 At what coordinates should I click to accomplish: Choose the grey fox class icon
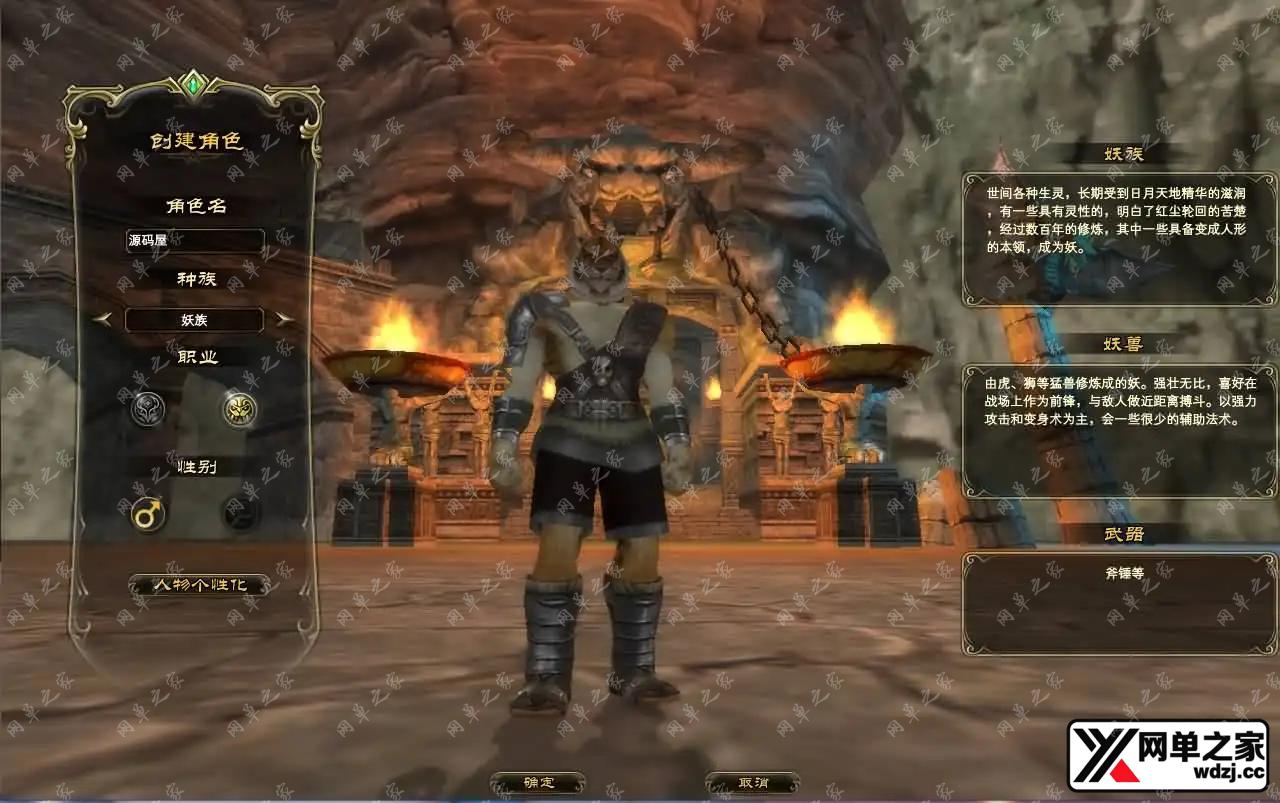(x=148, y=409)
